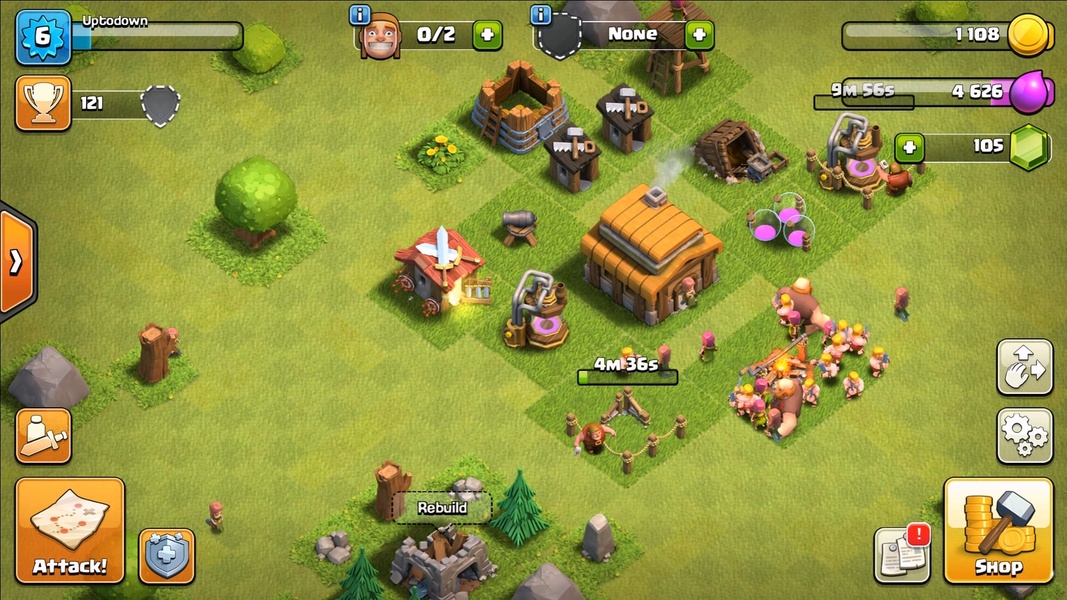
Task: Open the Shop
Action: coord(998,531)
